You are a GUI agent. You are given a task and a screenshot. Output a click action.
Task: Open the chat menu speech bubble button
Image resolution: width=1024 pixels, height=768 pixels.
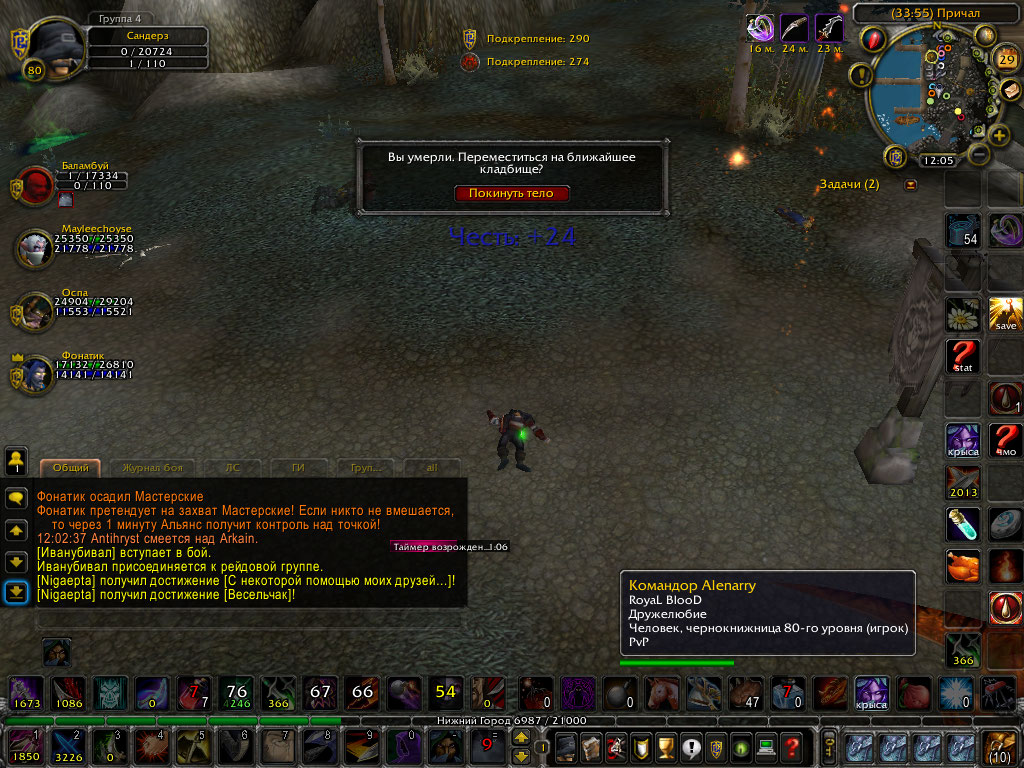(16, 497)
